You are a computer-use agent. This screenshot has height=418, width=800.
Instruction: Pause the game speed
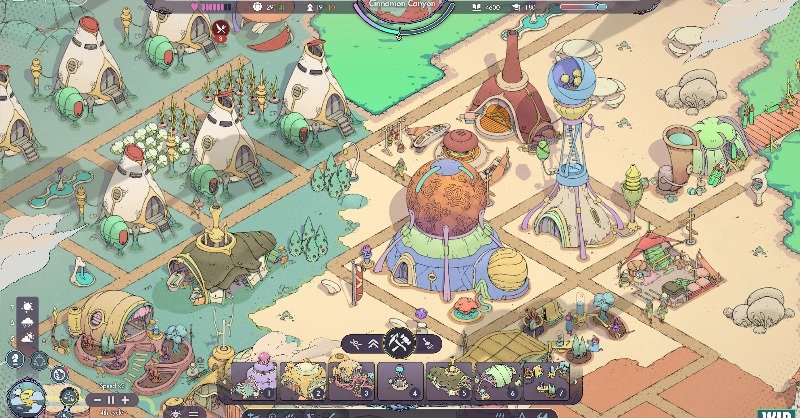pos(111,399)
